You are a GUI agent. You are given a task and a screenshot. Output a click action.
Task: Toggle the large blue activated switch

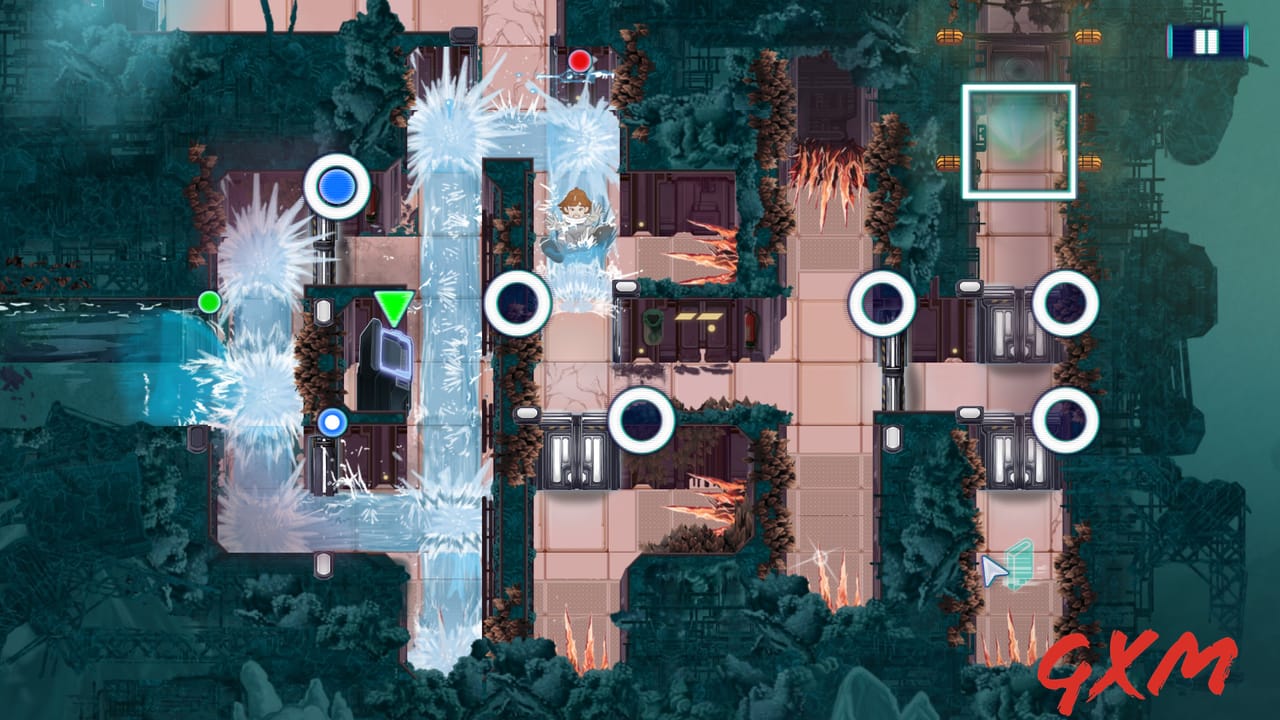click(x=334, y=188)
